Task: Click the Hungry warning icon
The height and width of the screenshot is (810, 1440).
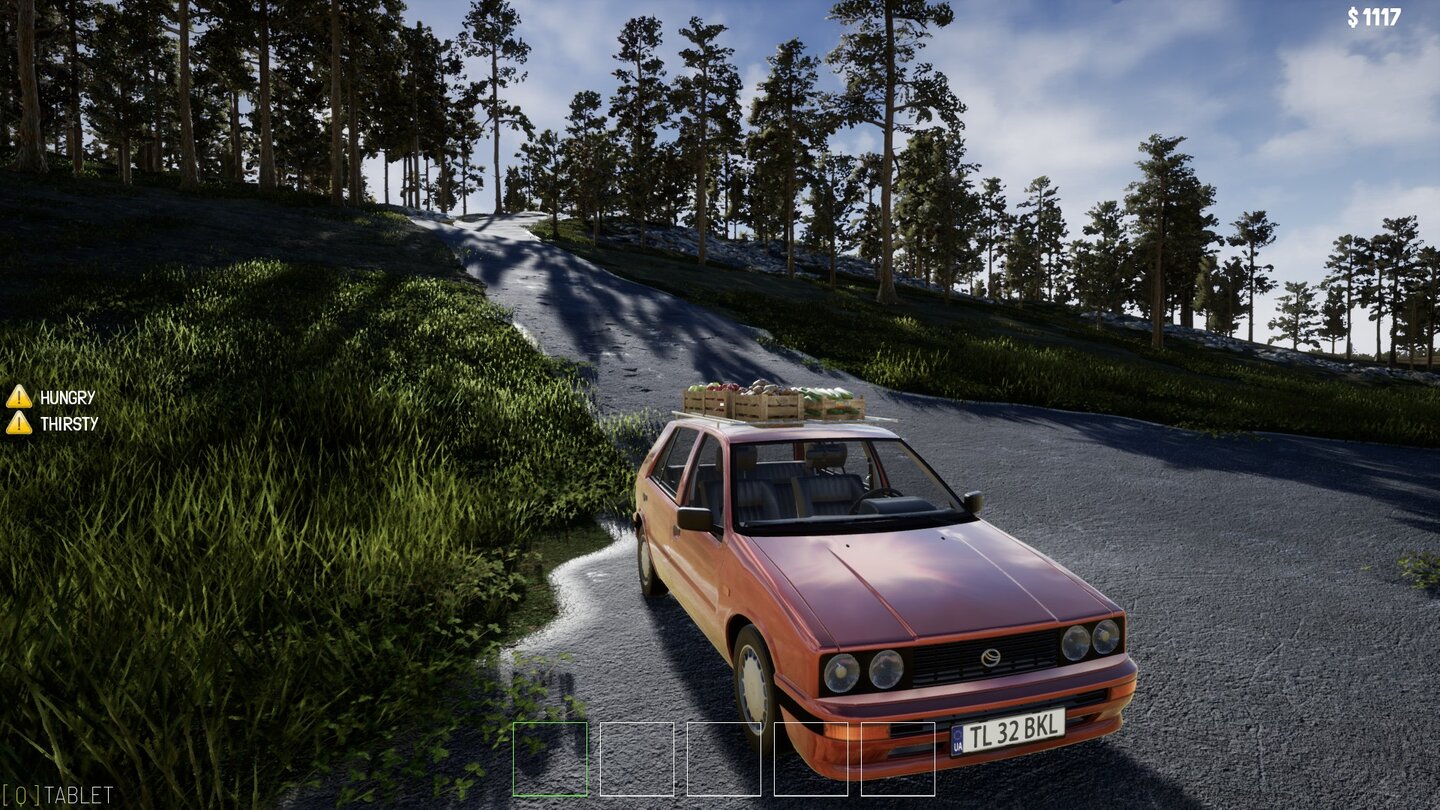Action: (x=19, y=397)
